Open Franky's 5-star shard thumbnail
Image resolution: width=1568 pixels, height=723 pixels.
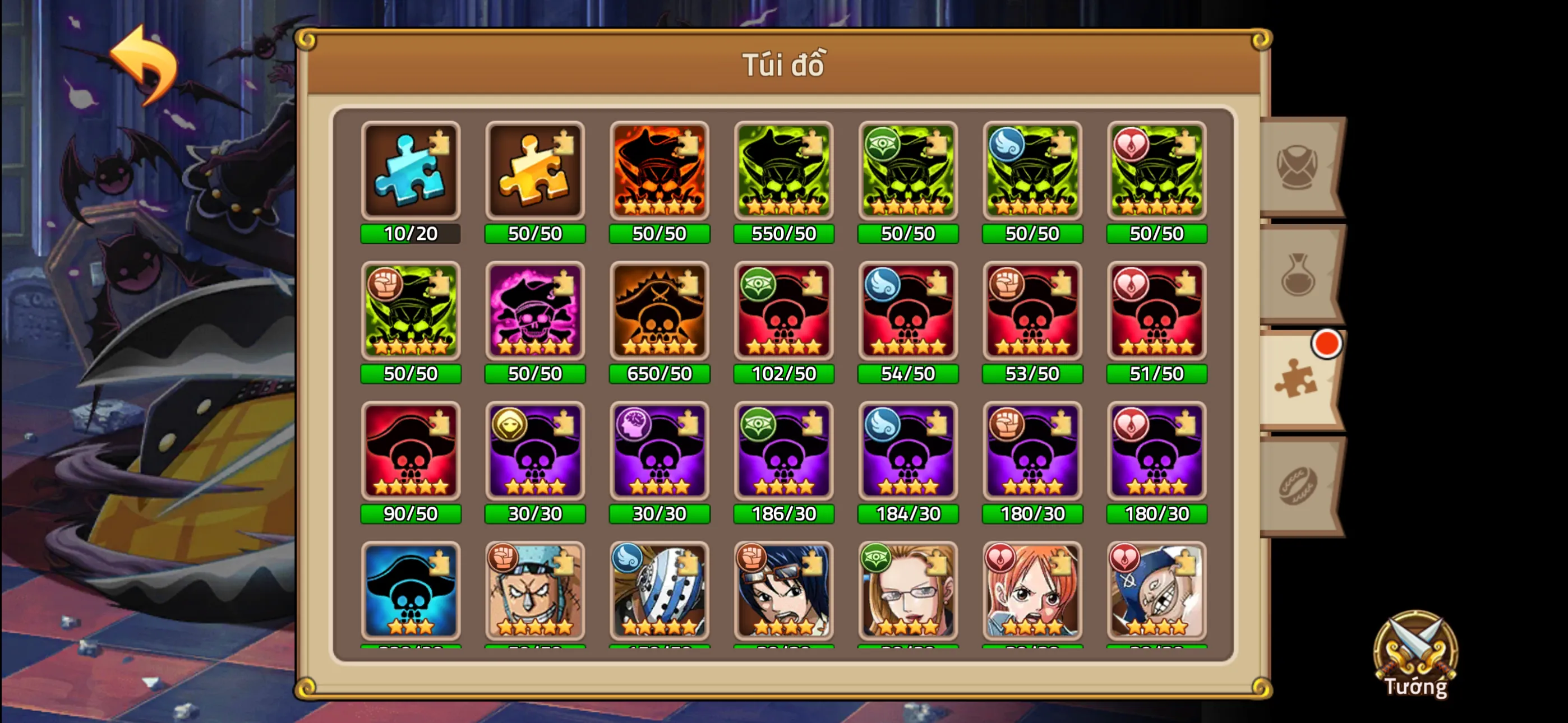(x=535, y=592)
